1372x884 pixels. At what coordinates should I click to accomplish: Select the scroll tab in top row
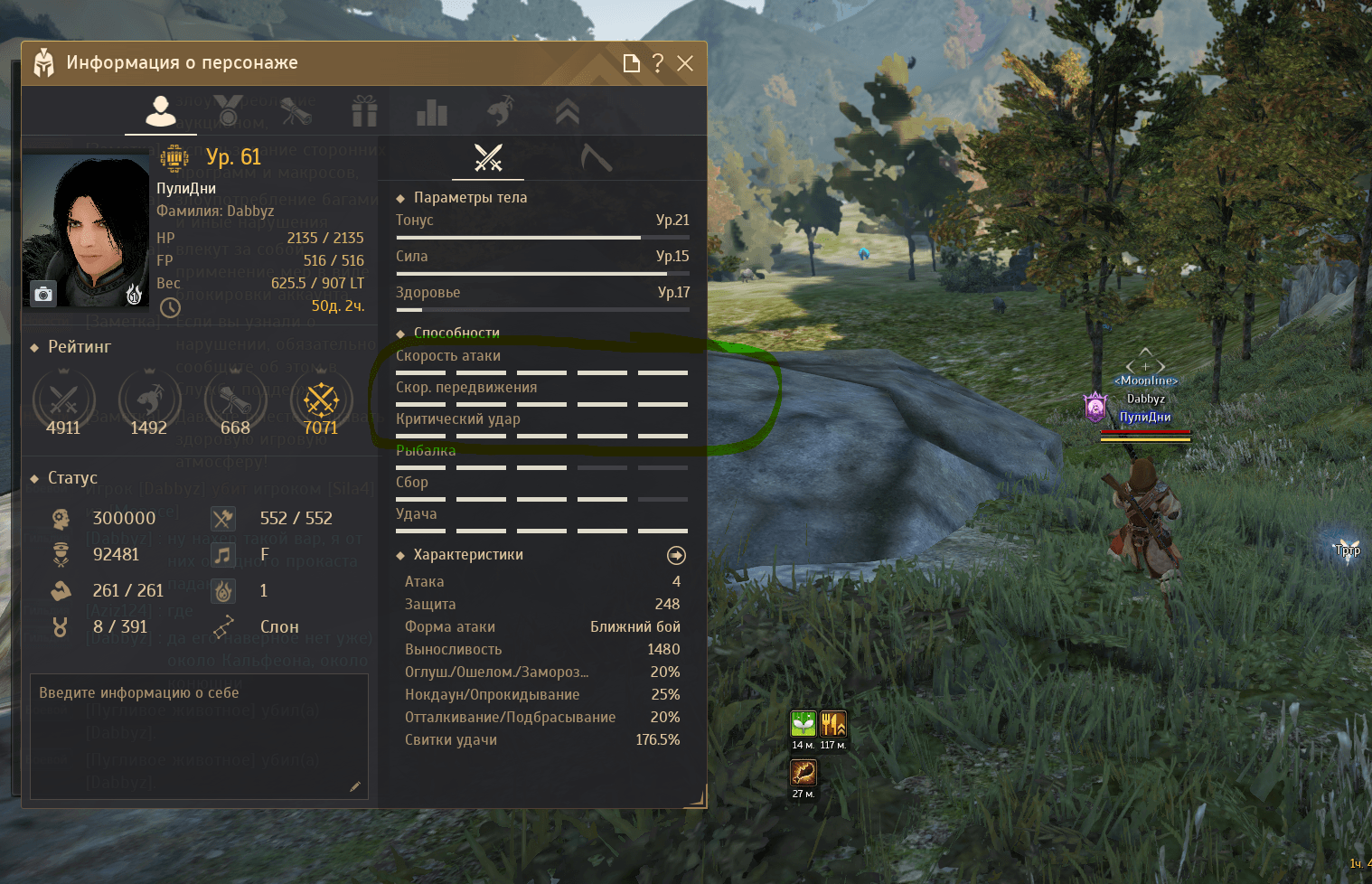[296, 111]
